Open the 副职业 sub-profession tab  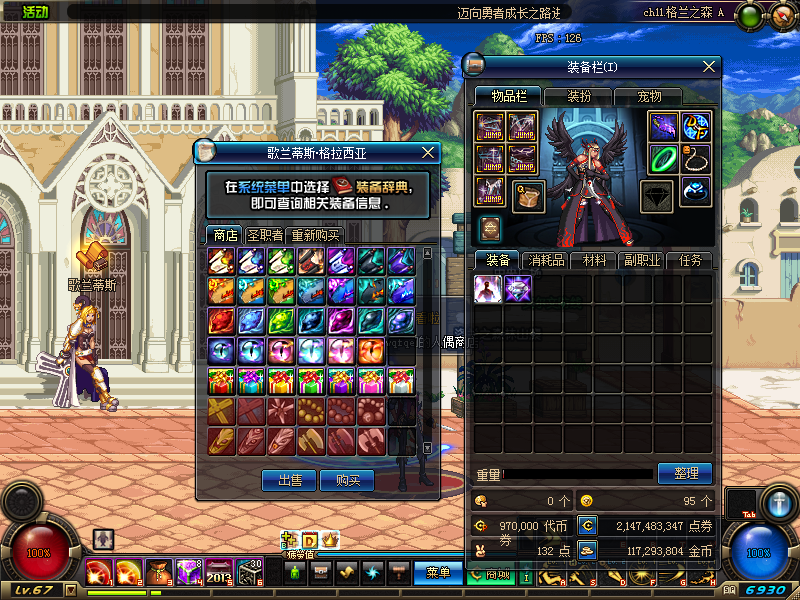[x=642, y=261]
